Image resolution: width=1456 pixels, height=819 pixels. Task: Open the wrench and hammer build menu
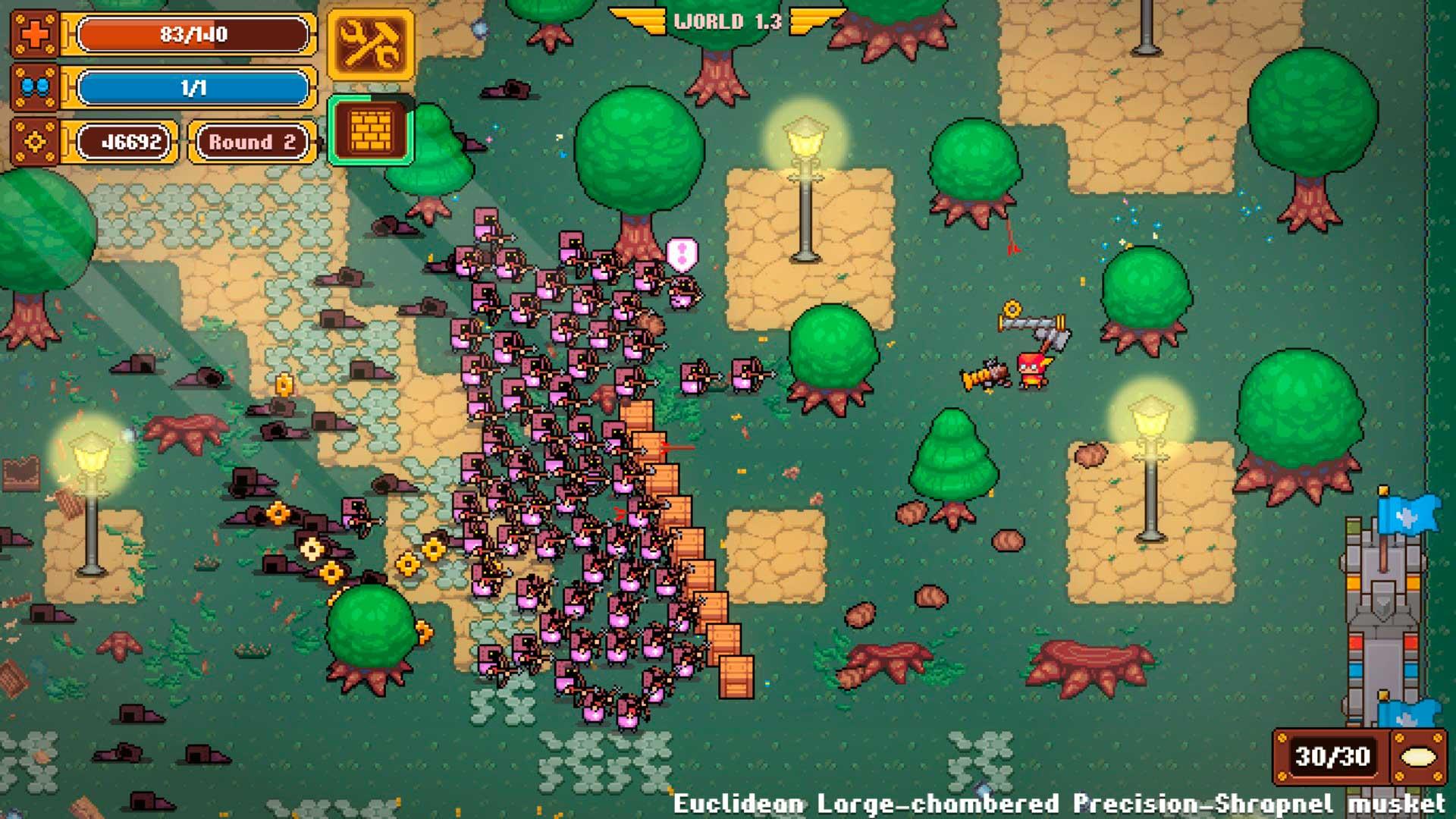[370, 45]
